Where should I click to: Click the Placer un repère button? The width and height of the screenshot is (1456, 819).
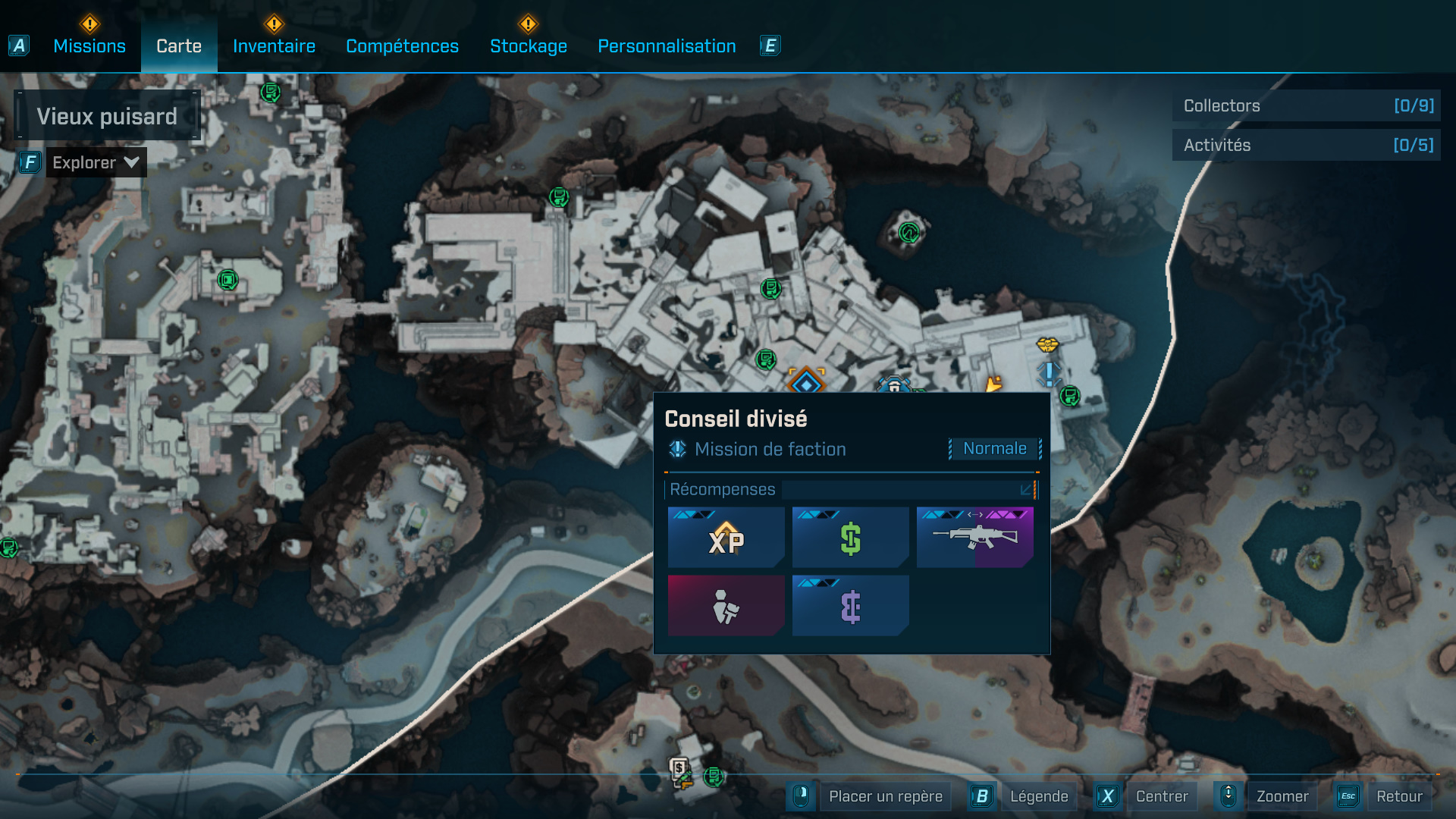[x=885, y=796]
